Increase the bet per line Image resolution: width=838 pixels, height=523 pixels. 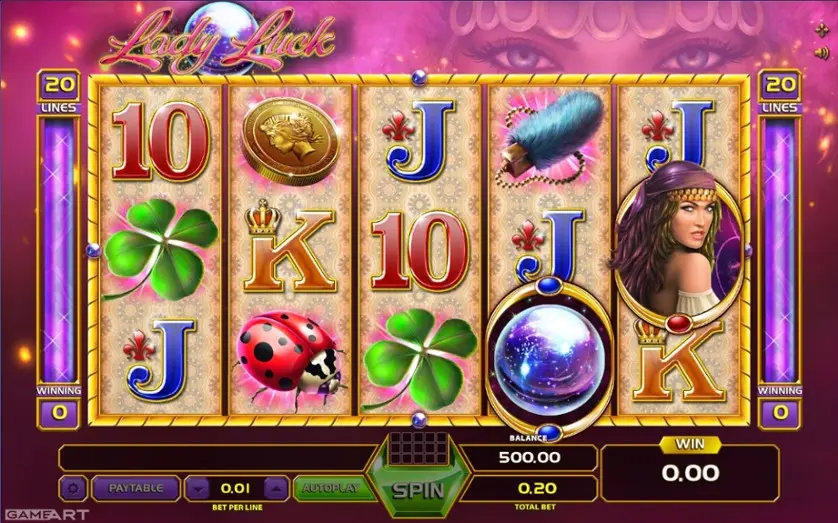click(x=276, y=488)
